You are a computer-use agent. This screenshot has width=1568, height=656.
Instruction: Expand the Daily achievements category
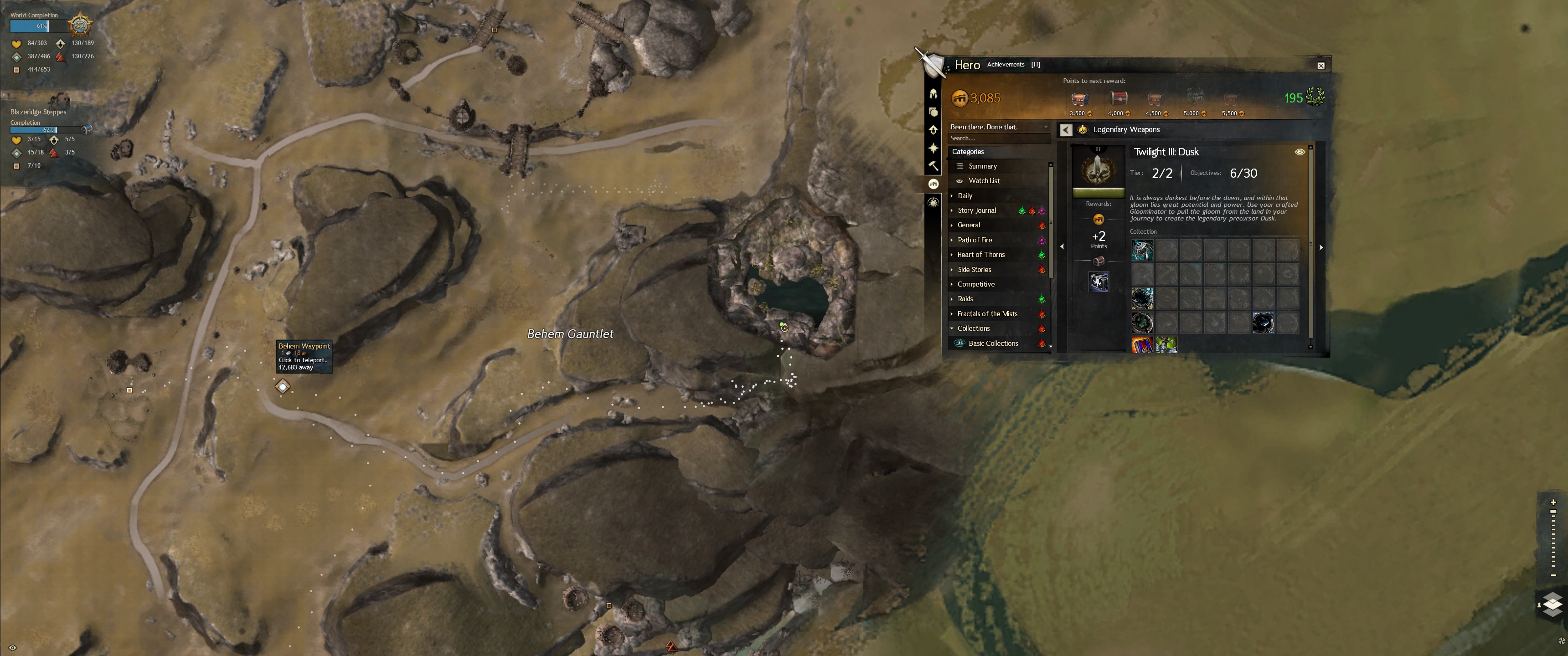tap(965, 196)
